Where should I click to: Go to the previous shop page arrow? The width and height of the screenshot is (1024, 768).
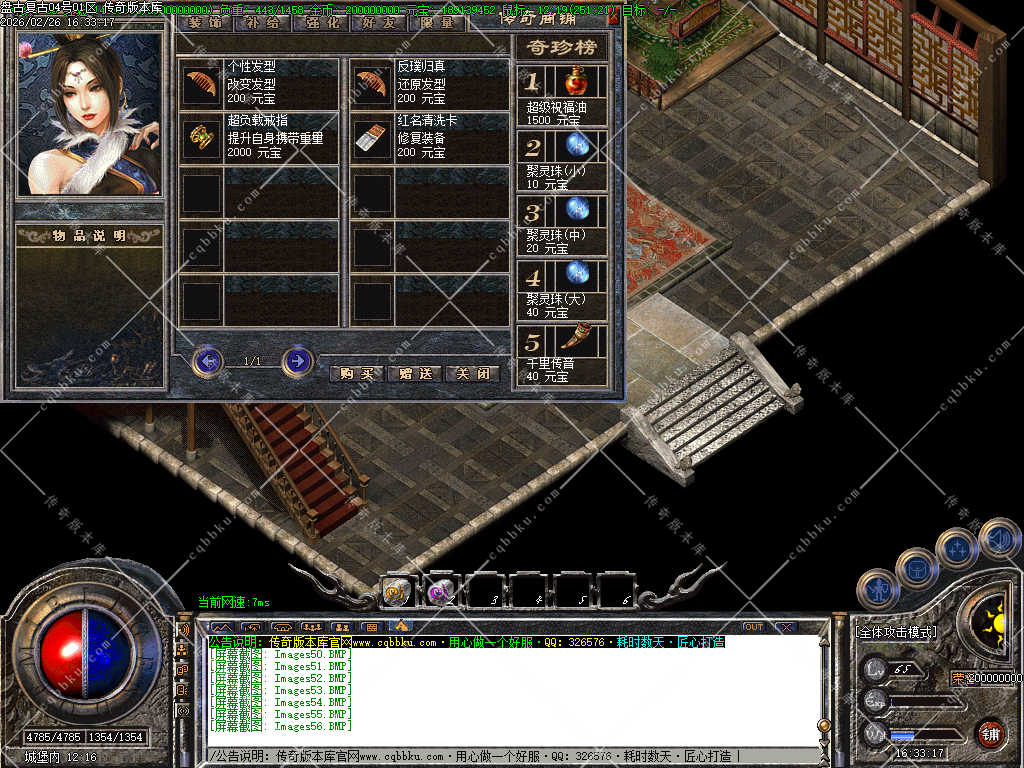click(x=207, y=360)
